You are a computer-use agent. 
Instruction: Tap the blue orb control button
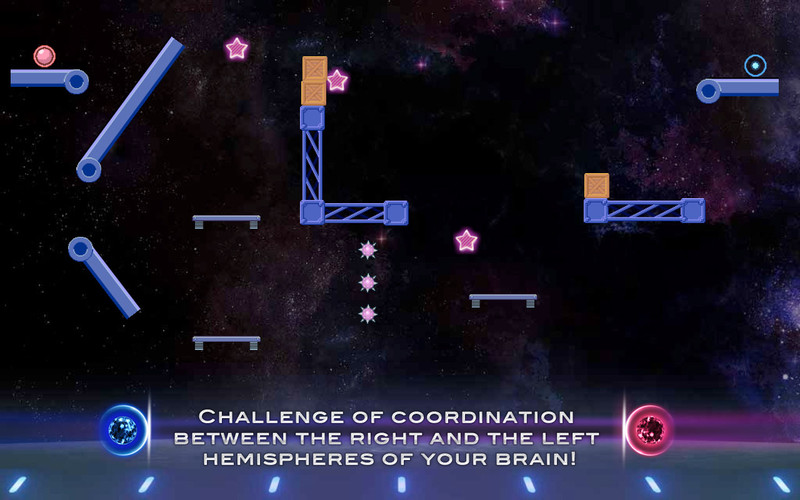pyautogui.click(x=124, y=430)
